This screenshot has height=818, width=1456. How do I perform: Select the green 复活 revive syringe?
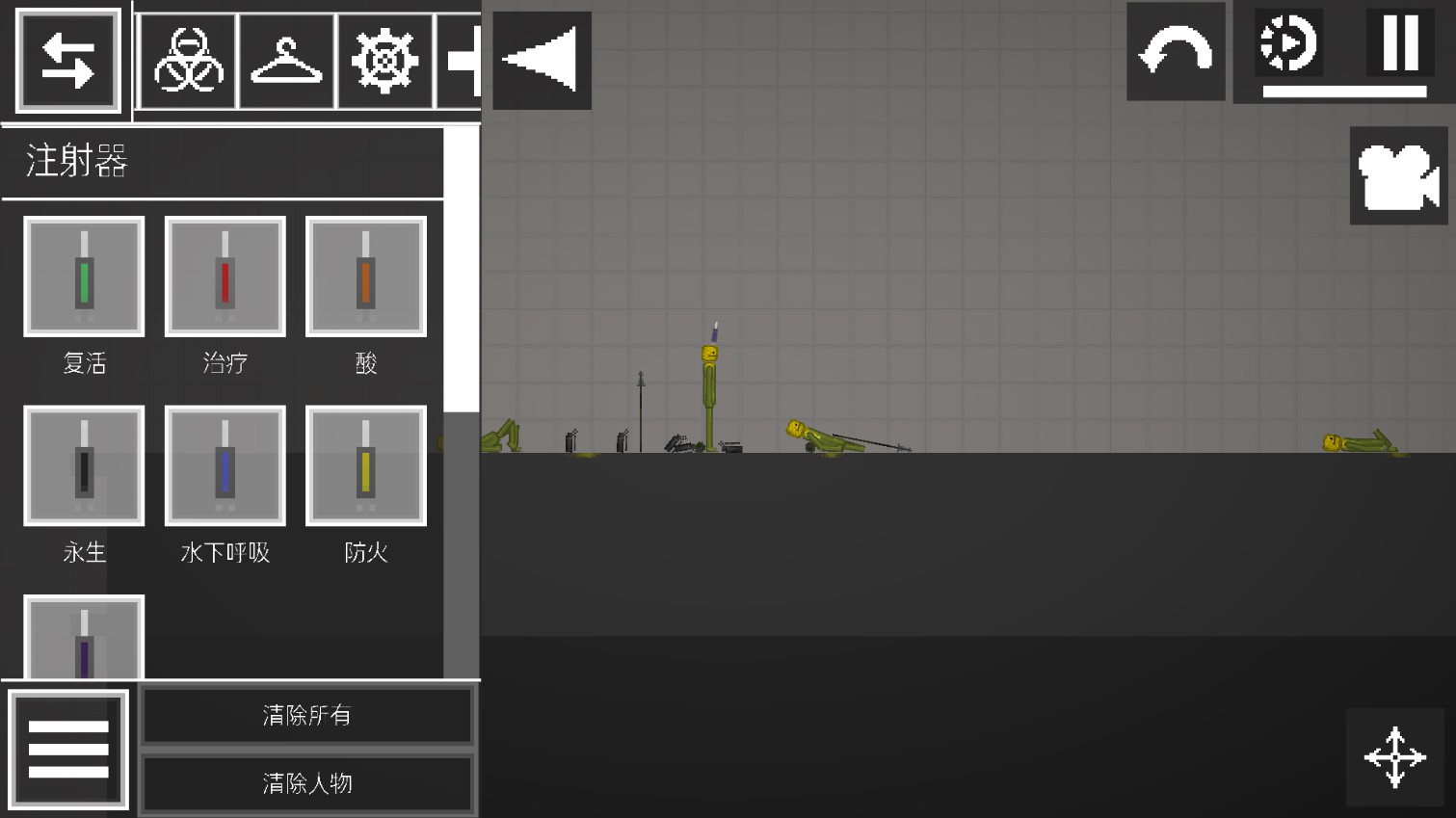[x=84, y=277]
